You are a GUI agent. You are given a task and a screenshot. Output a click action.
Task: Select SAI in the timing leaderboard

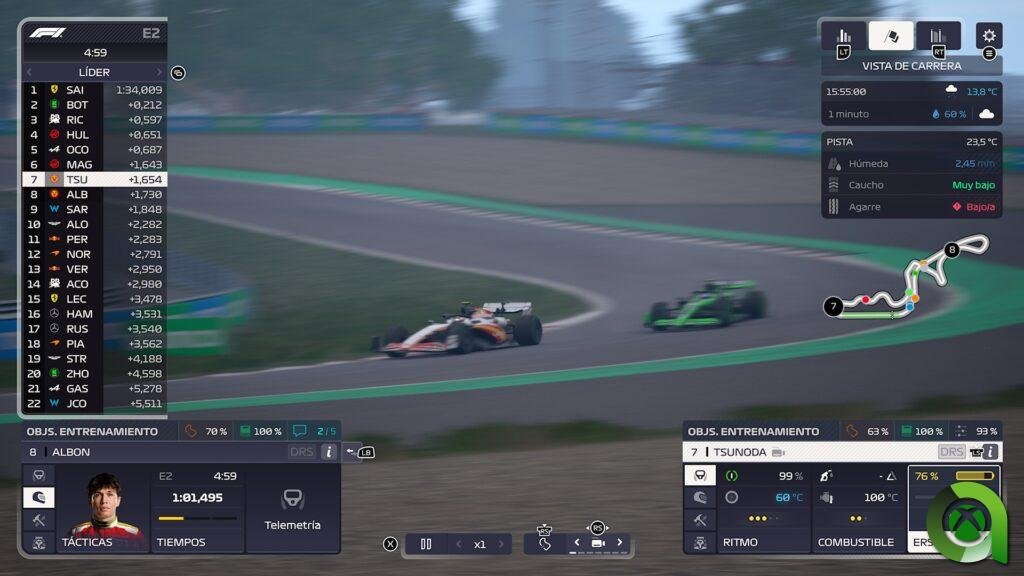(94, 90)
